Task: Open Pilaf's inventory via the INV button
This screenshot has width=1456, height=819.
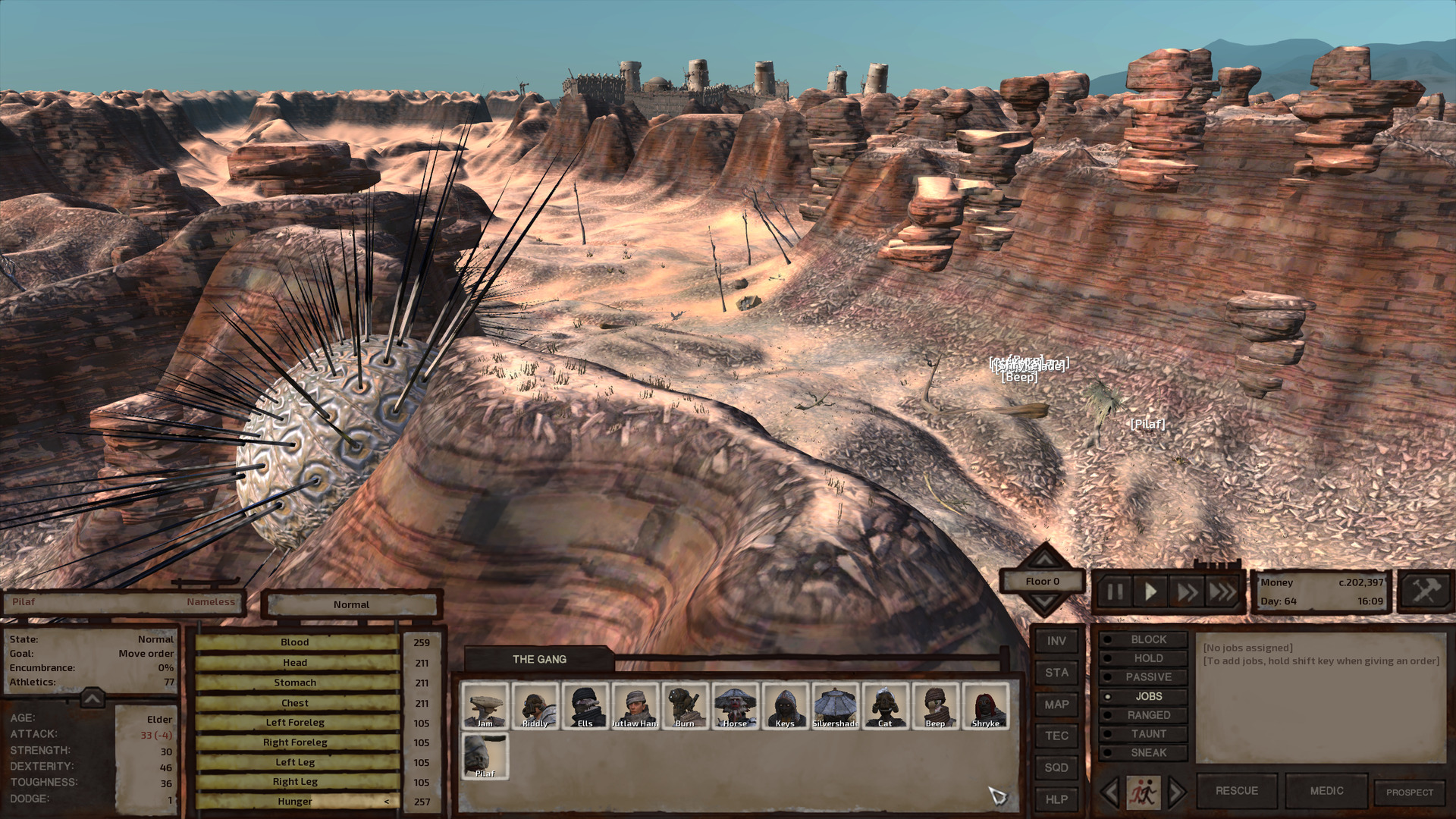Action: pyautogui.click(x=1056, y=641)
